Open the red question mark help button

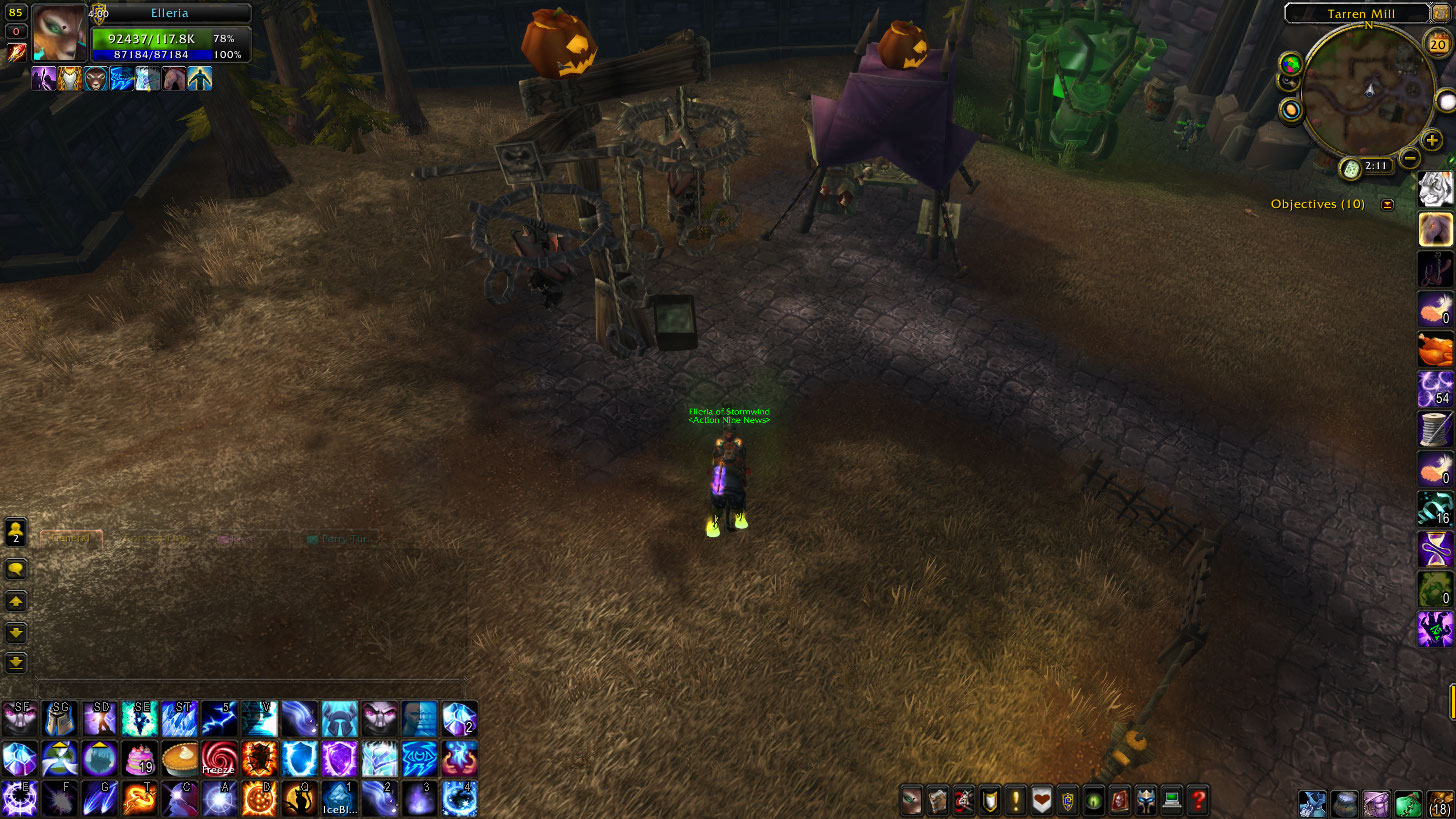click(1198, 800)
